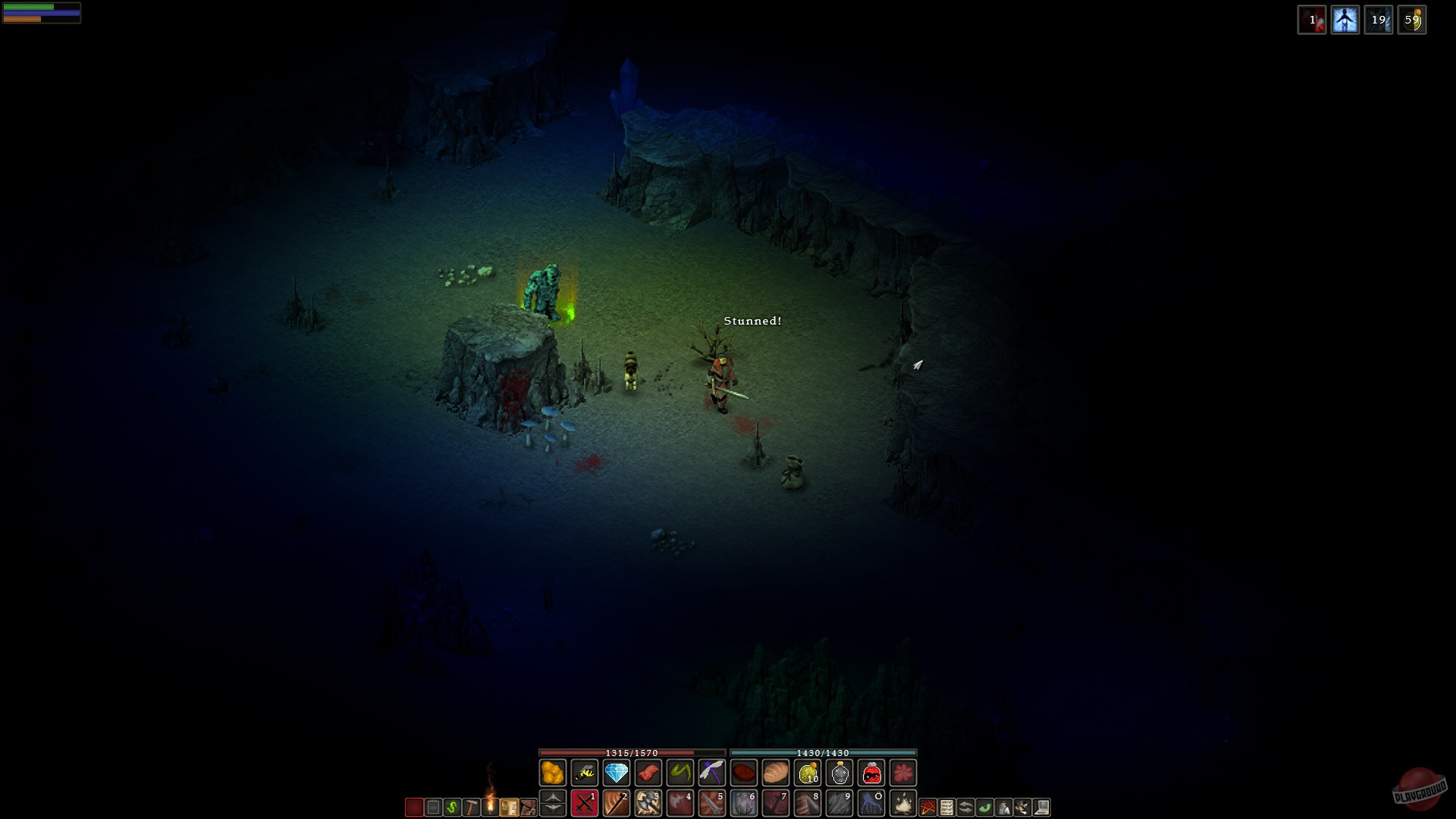Select the gold nugget item slot
1456x819 pixels.
[553, 773]
